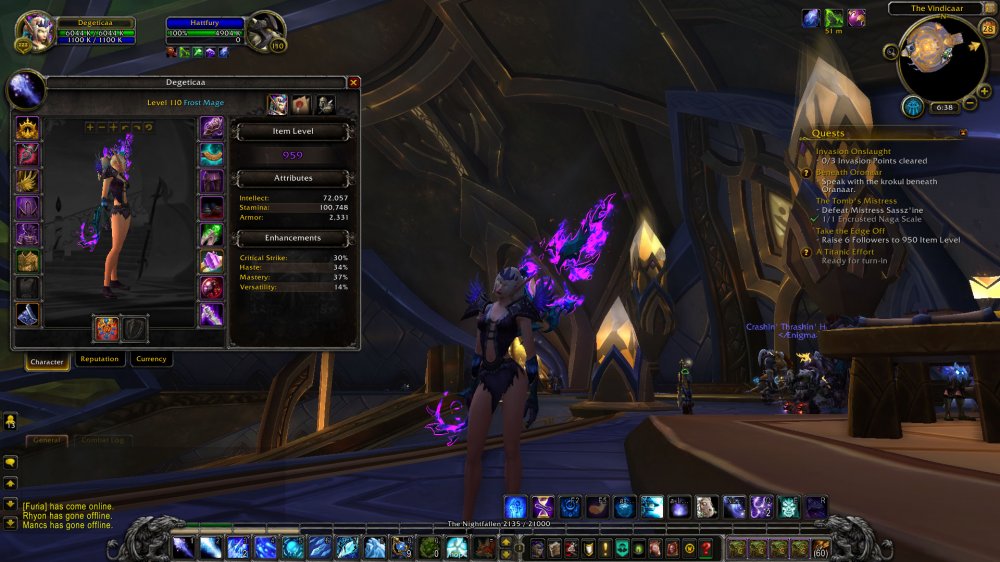Viewport: 1000px width, 562px height.
Task: Select the Invasion Onslaught quest
Action: [x=853, y=151]
